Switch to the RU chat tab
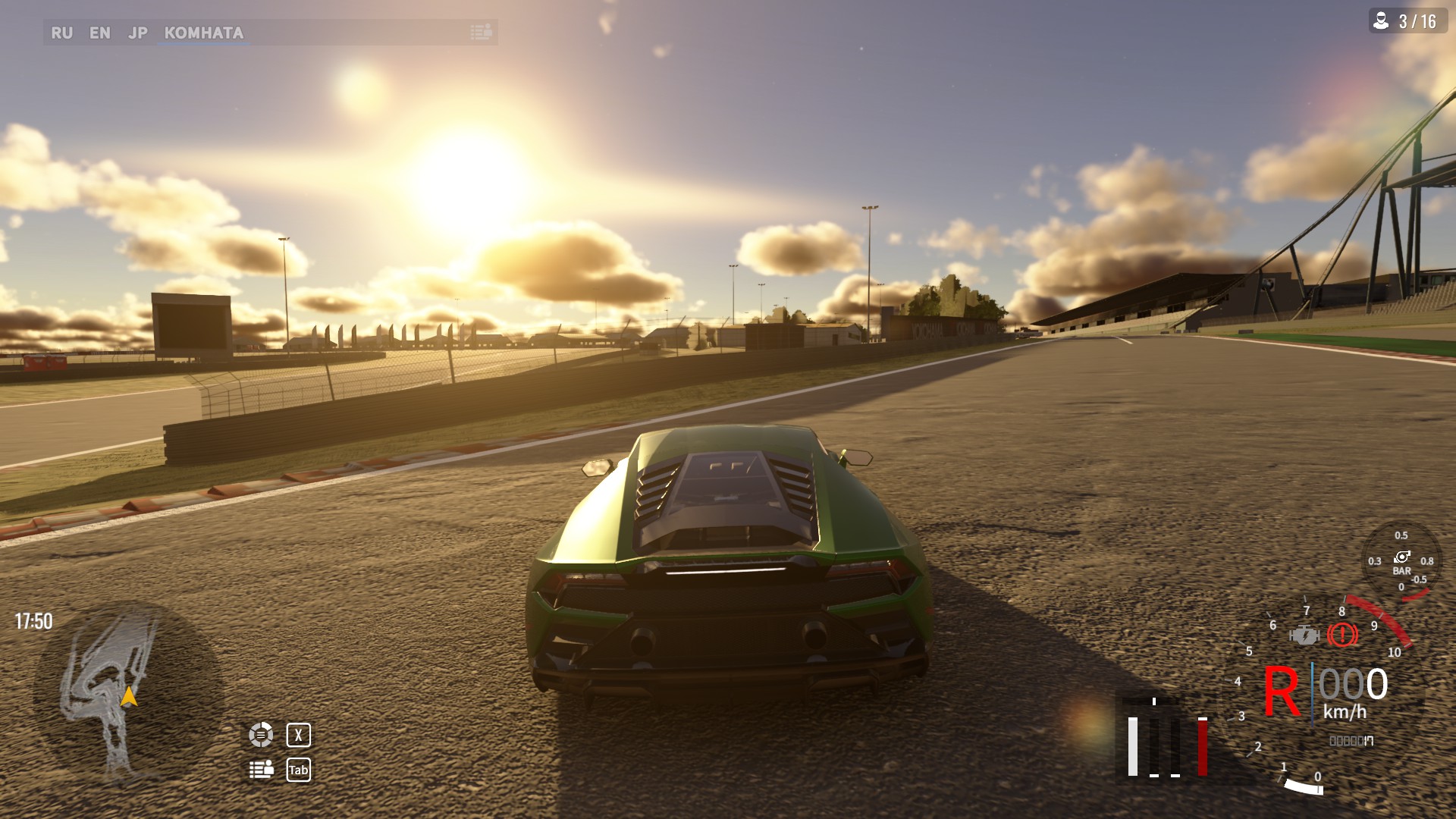Viewport: 1456px width, 819px height. 61,33
